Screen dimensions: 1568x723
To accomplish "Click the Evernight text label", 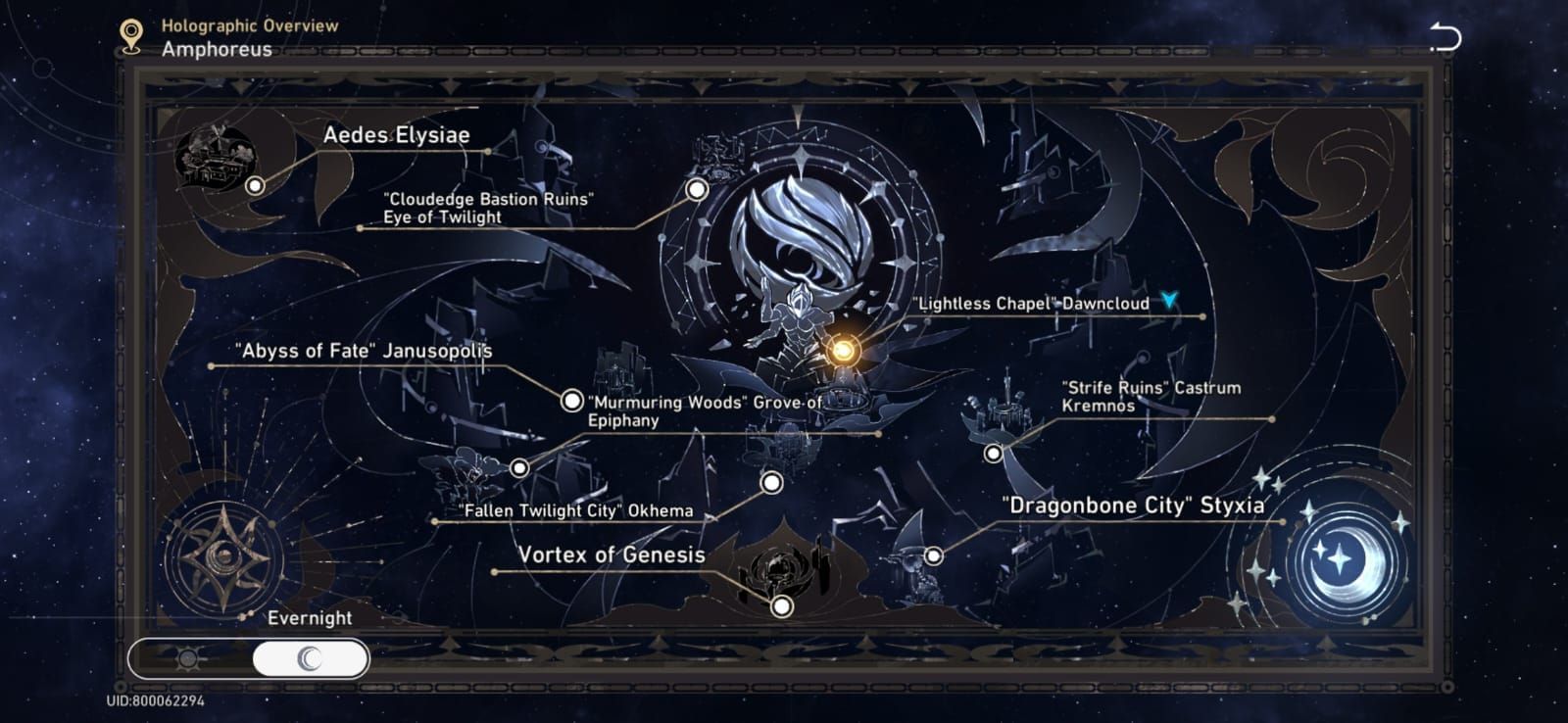I will tap(310, 618).
